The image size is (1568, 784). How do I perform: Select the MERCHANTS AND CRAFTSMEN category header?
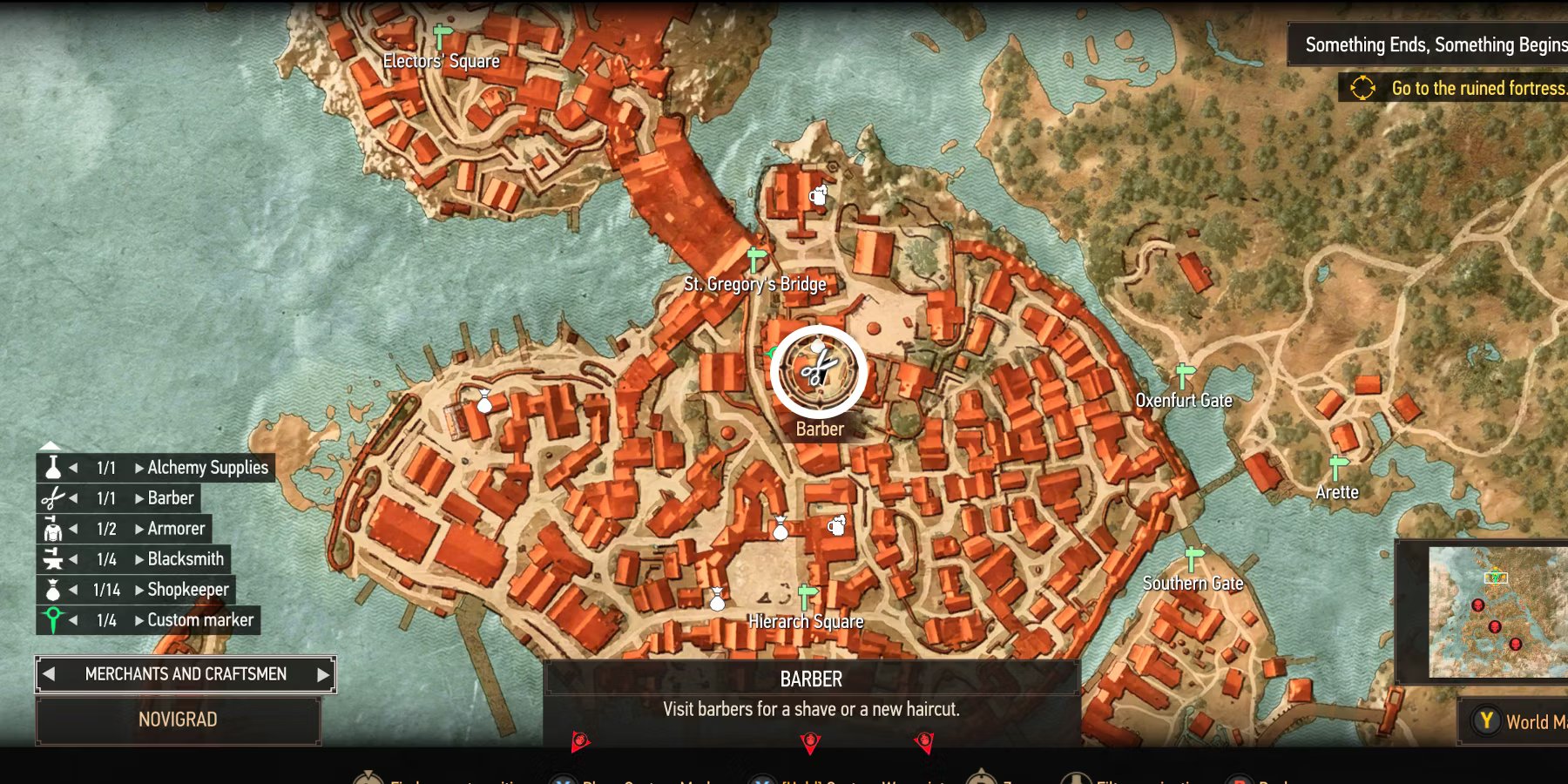185,673
